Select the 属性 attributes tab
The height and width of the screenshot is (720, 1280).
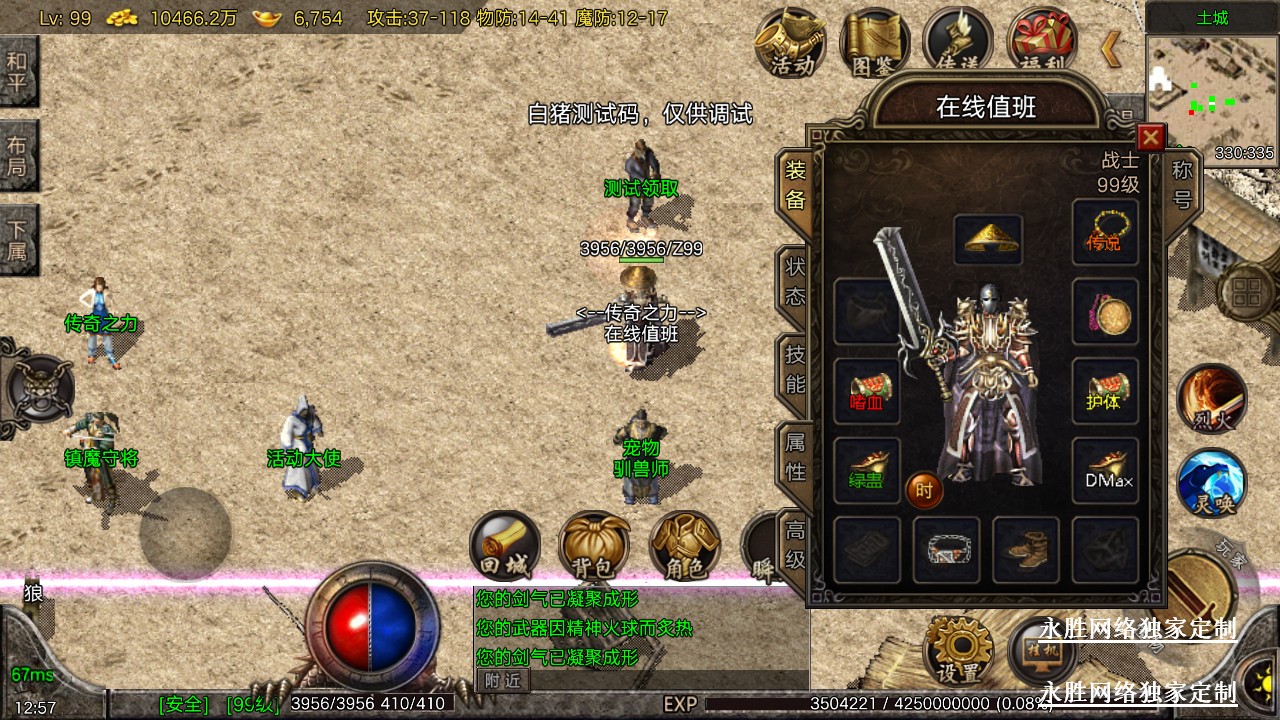click(x=795, y=456)
